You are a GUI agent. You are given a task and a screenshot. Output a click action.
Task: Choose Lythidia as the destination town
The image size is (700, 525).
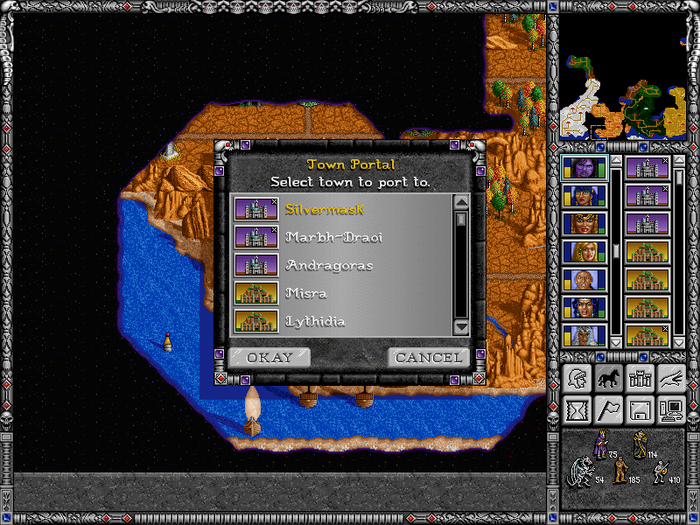click(x=315, y=321)
